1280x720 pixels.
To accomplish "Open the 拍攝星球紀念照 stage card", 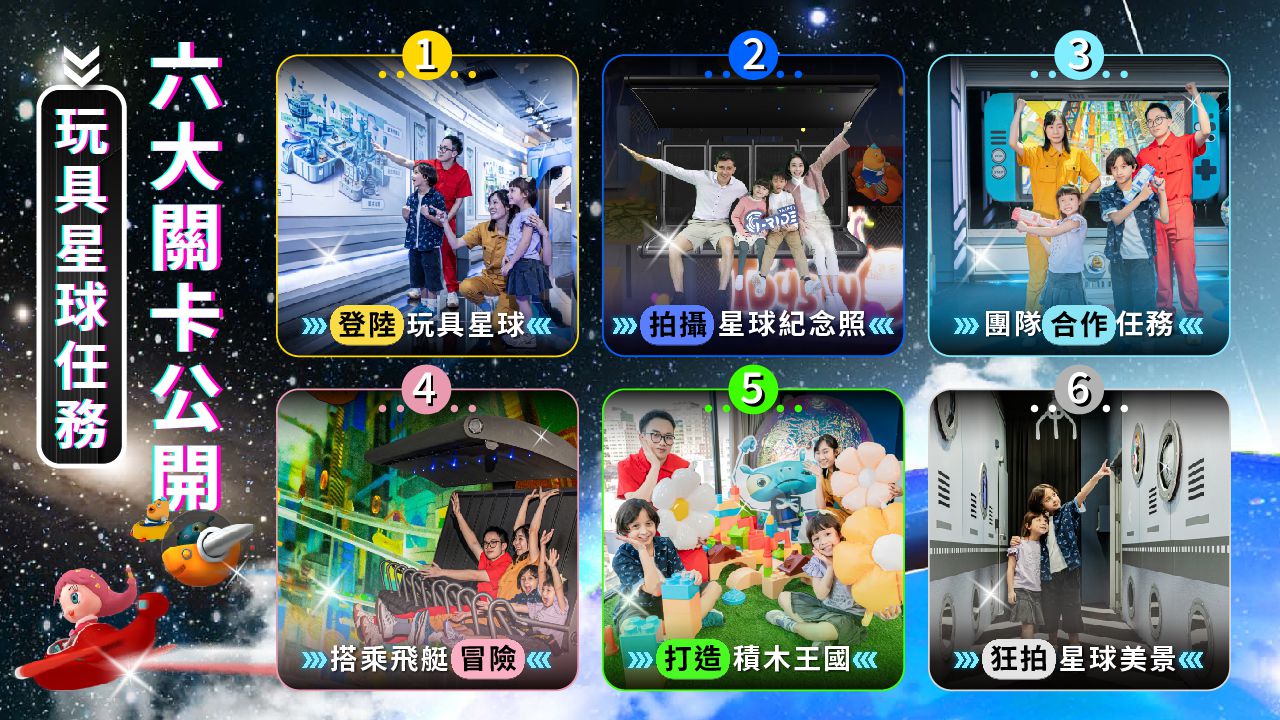I will tap(753, 206).
